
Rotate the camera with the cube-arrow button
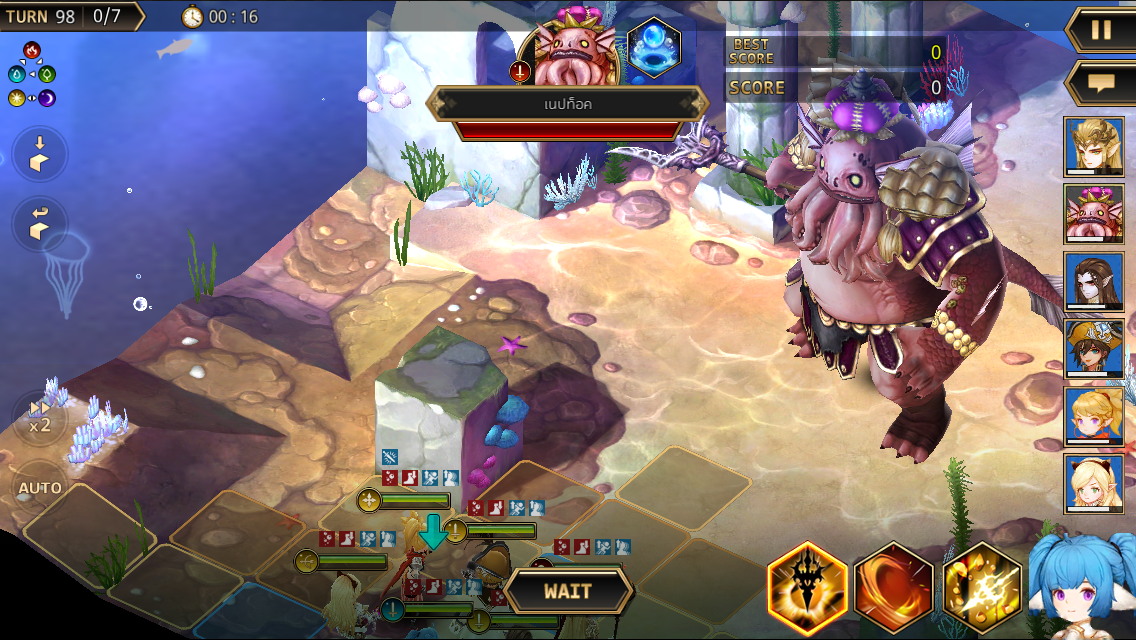(x=40, y=224)
